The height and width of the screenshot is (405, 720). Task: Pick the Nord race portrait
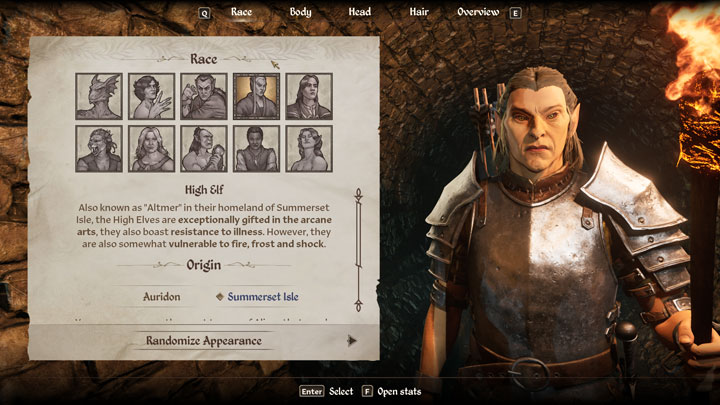[152, 149]
